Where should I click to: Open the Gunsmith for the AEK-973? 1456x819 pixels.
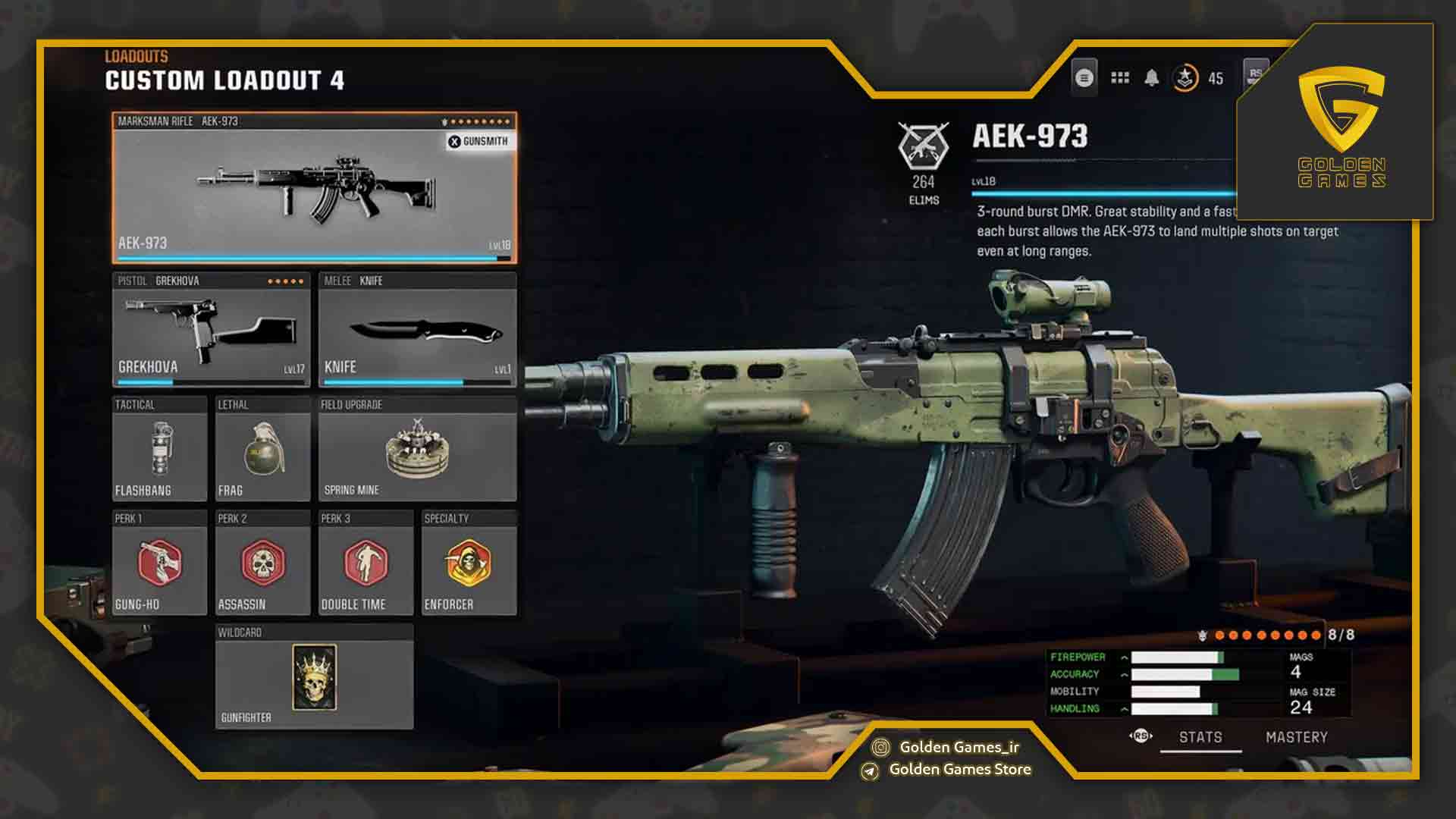pyautogui.click(x=477, y=141)
